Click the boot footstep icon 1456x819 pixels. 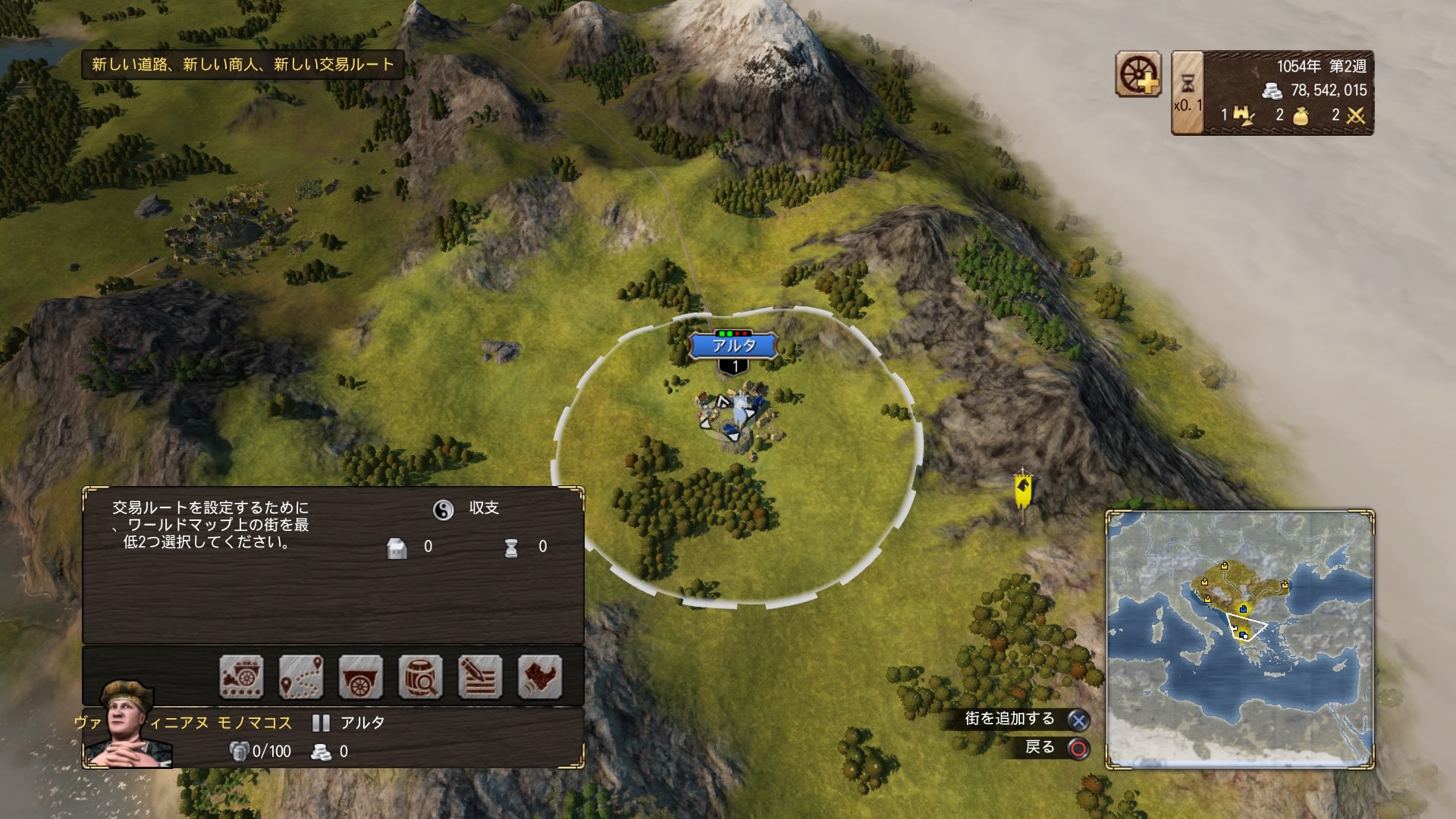coord(540,676)
